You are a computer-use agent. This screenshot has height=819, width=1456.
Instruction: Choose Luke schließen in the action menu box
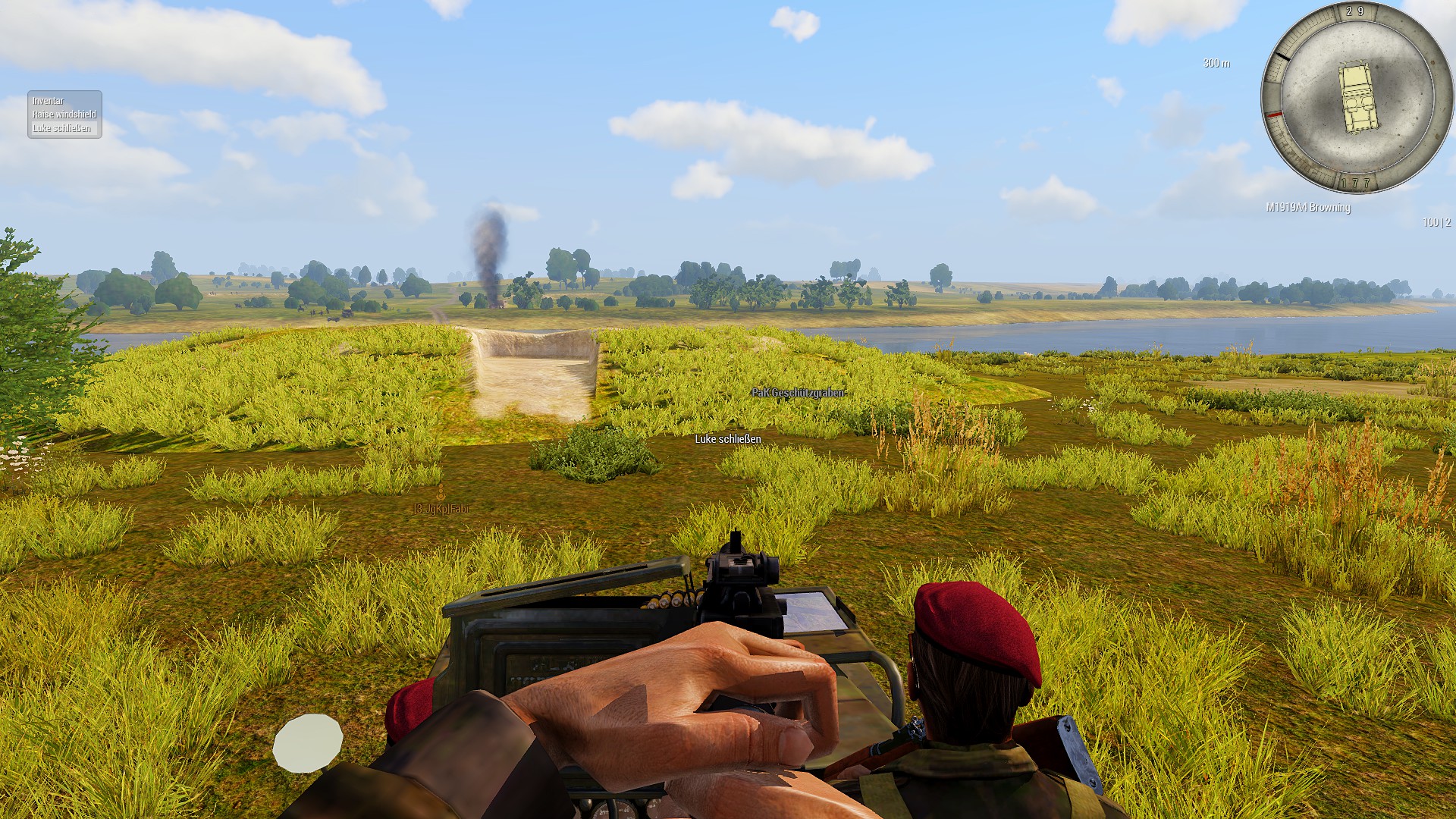tap(61, 128)
